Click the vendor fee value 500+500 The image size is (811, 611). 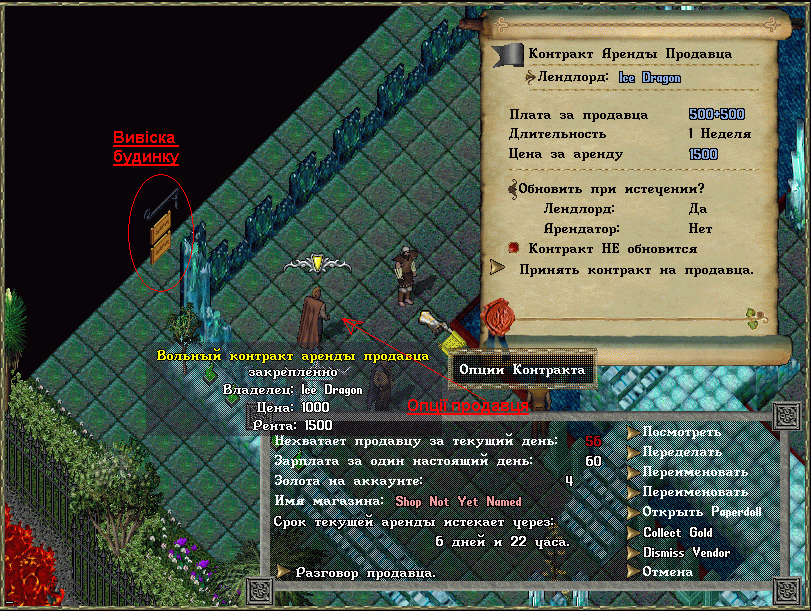[716, 114]
